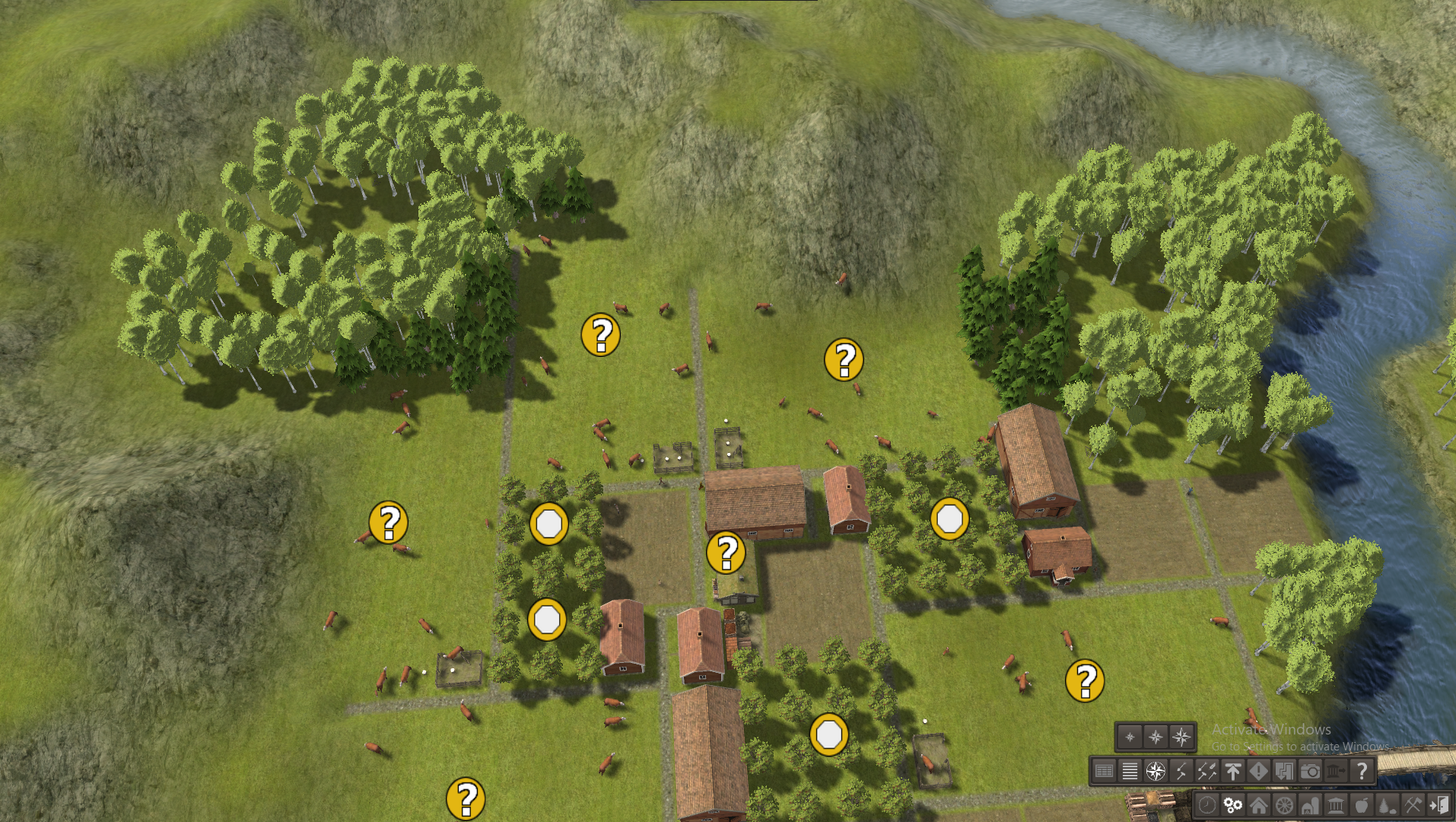Select the smallest compass star button
Image resolution: width=1456 pixels, height=822 pixels.
tap(1130, 737)
